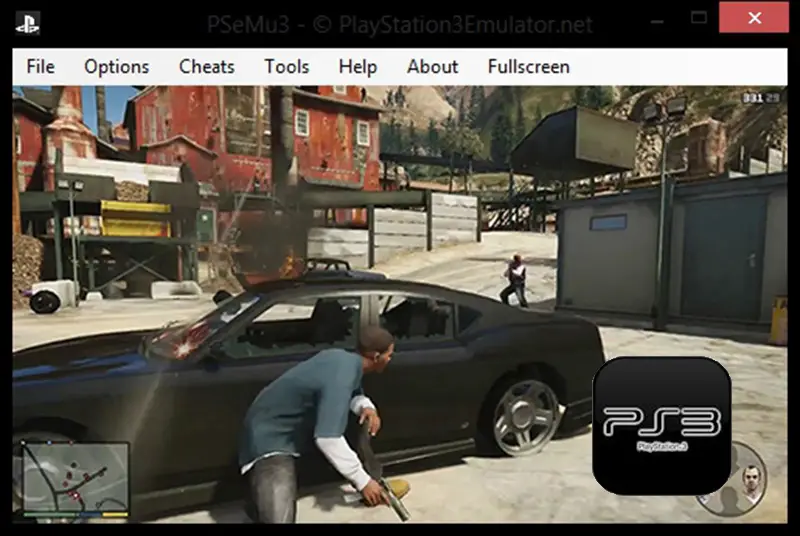Switch the emulator to Fullscreen
This screenshot has height=536, width=800.
[528, 67]
